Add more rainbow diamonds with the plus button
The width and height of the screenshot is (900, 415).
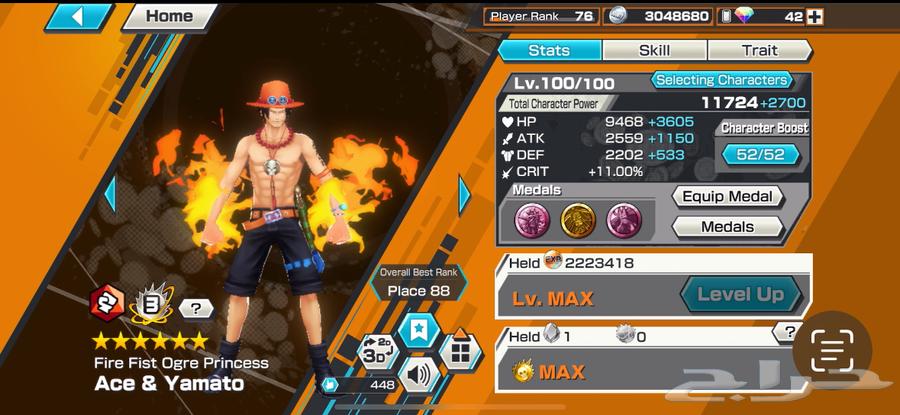(815, 16)
